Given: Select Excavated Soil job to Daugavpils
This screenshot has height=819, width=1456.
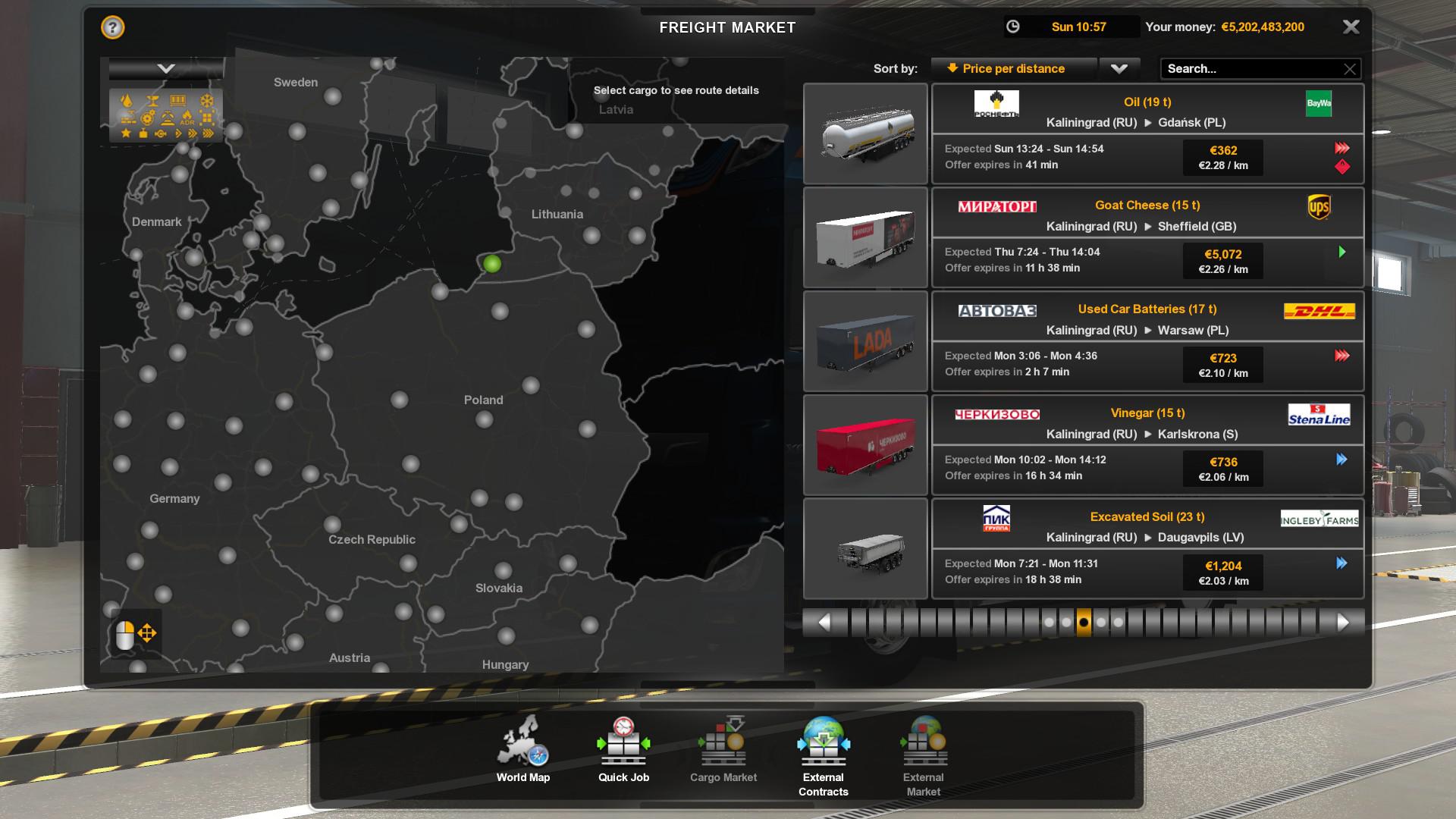Looking at the screenshot, I should [x=1147, y=549].
